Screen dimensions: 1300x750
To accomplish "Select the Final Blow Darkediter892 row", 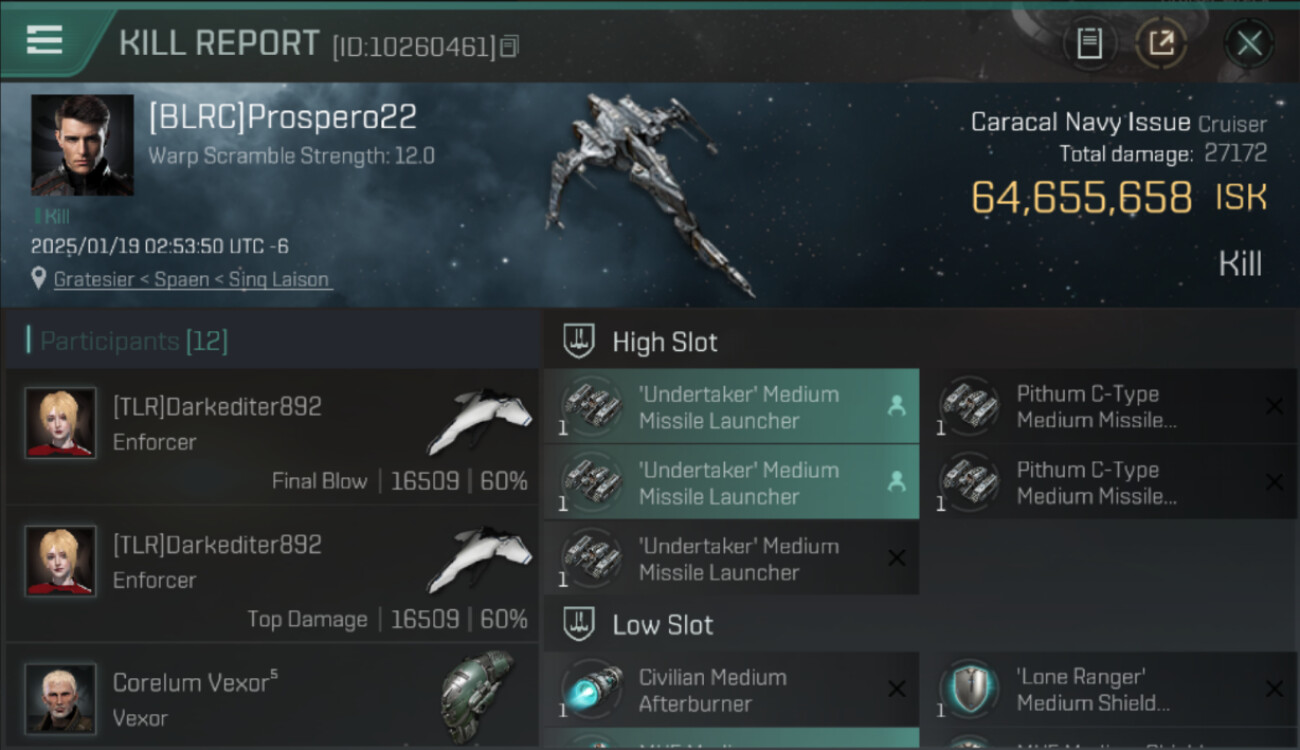I will 272,437.
